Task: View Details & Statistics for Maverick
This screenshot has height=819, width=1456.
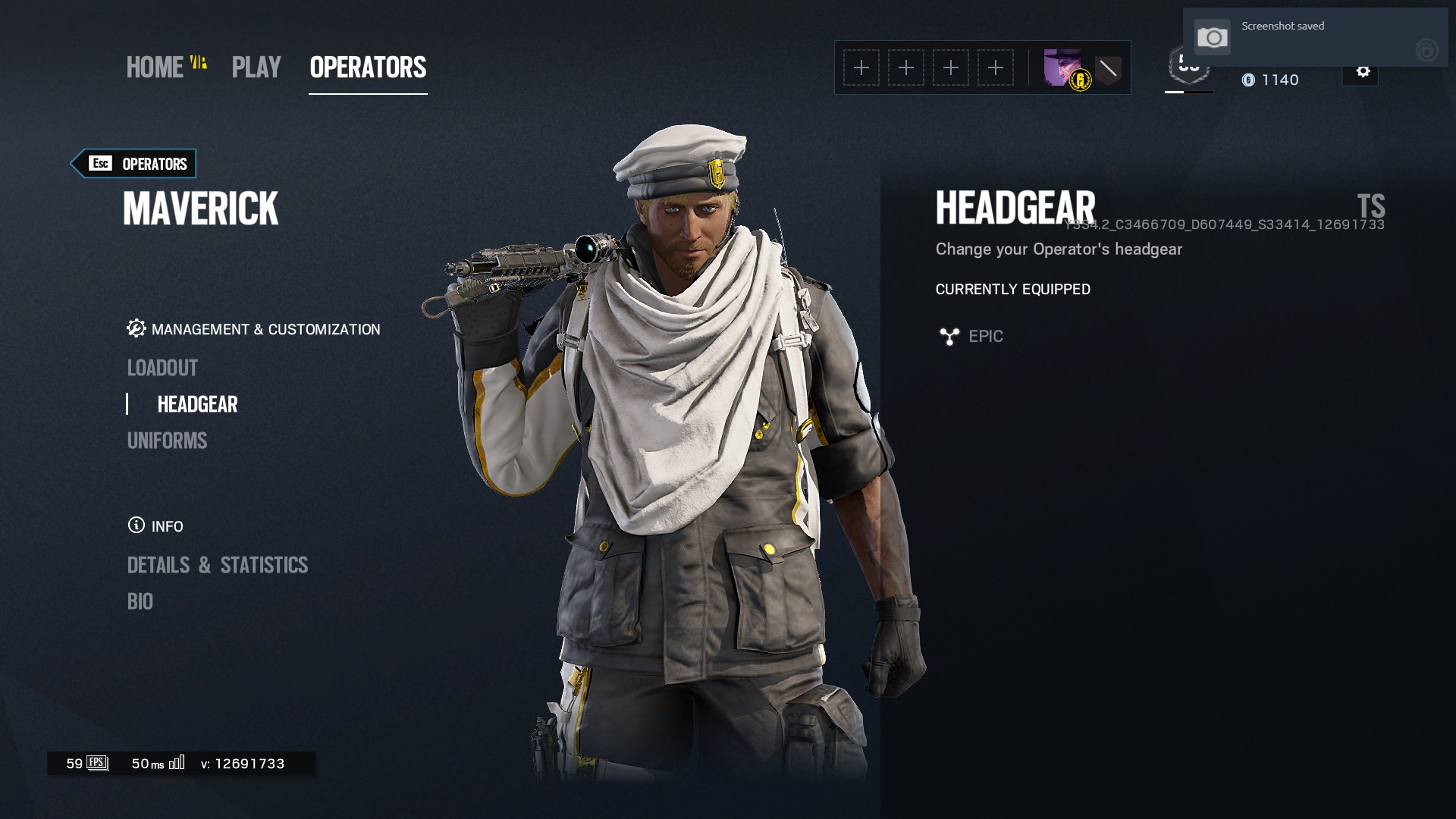Action: [218, 565]
